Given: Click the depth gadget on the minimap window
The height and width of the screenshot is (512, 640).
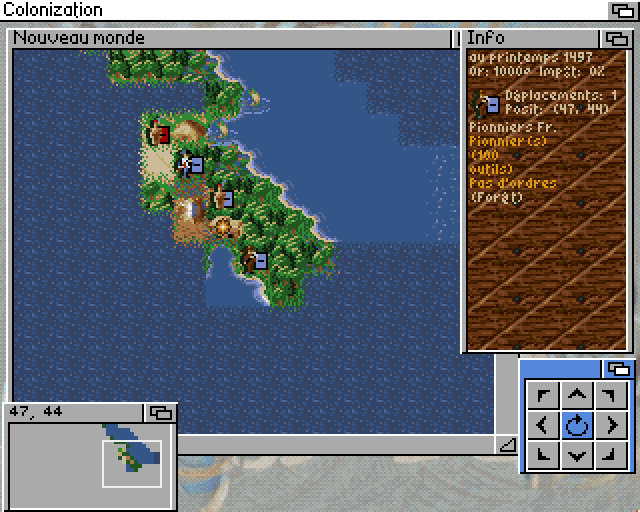Looking at the screenshot, I should 161,411.
